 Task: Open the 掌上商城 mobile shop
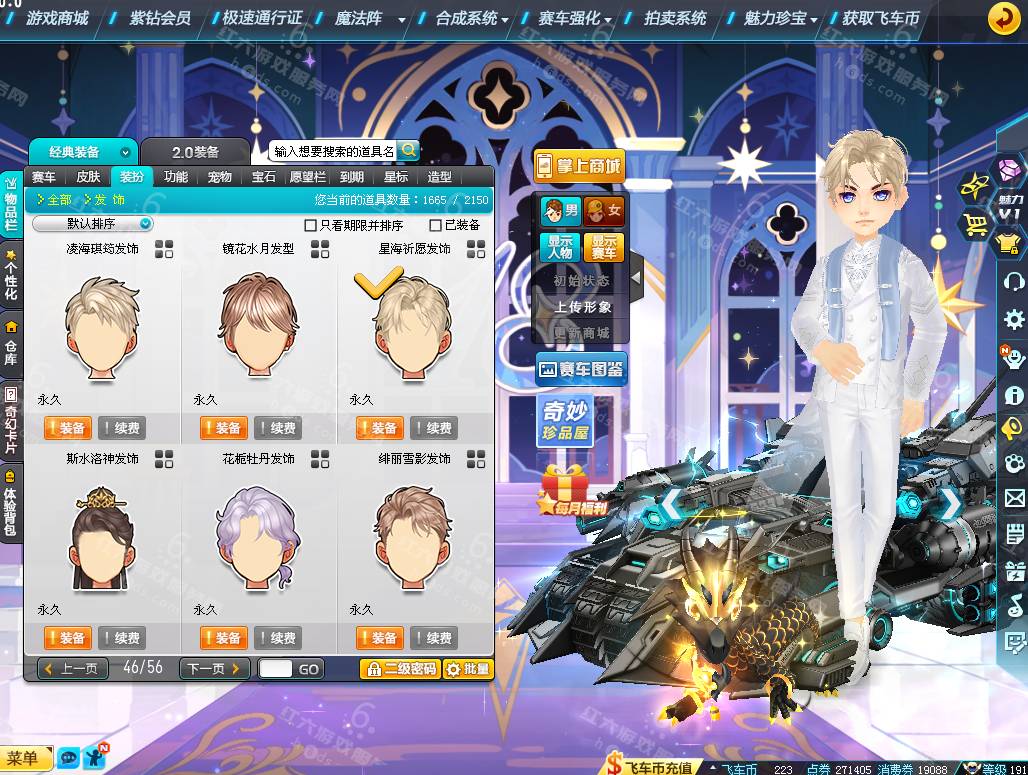click(579, 166)
